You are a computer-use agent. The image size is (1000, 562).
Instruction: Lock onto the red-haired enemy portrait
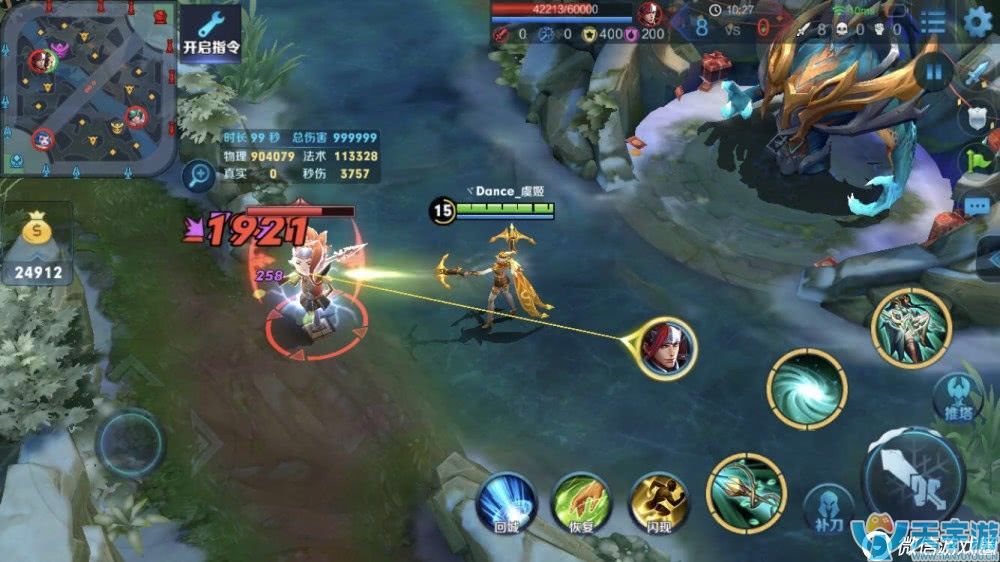[667, 347]
